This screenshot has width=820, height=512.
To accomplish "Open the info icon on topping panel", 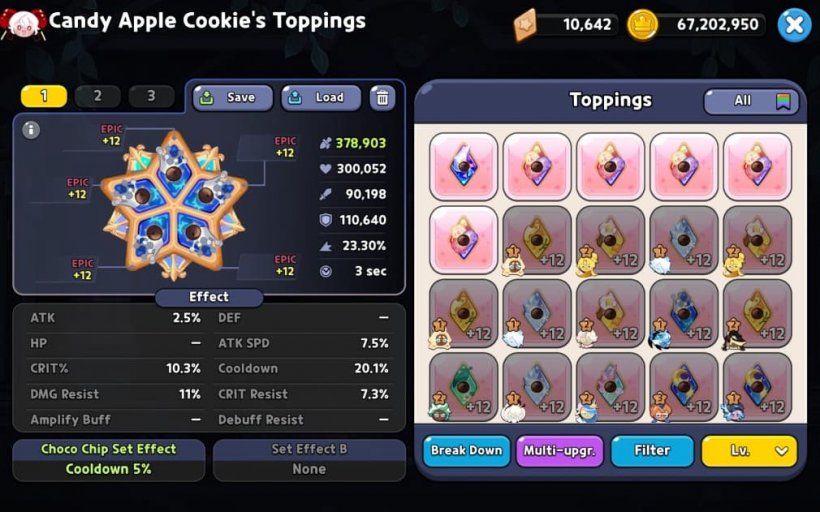I will 31,130.
